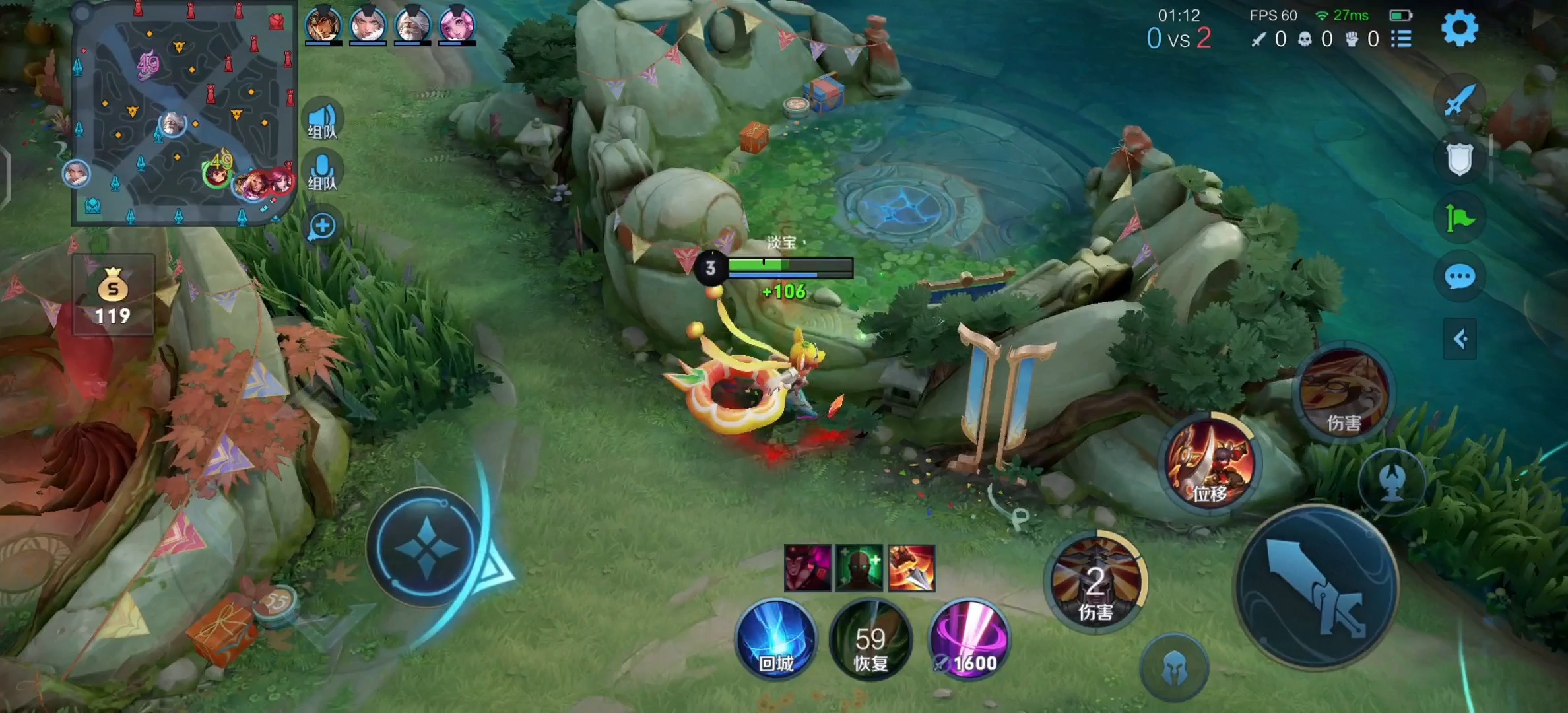Viewport: 1568px width, 713px height.
Task: Collapse the signal panel arrow
Action: 1460,339
